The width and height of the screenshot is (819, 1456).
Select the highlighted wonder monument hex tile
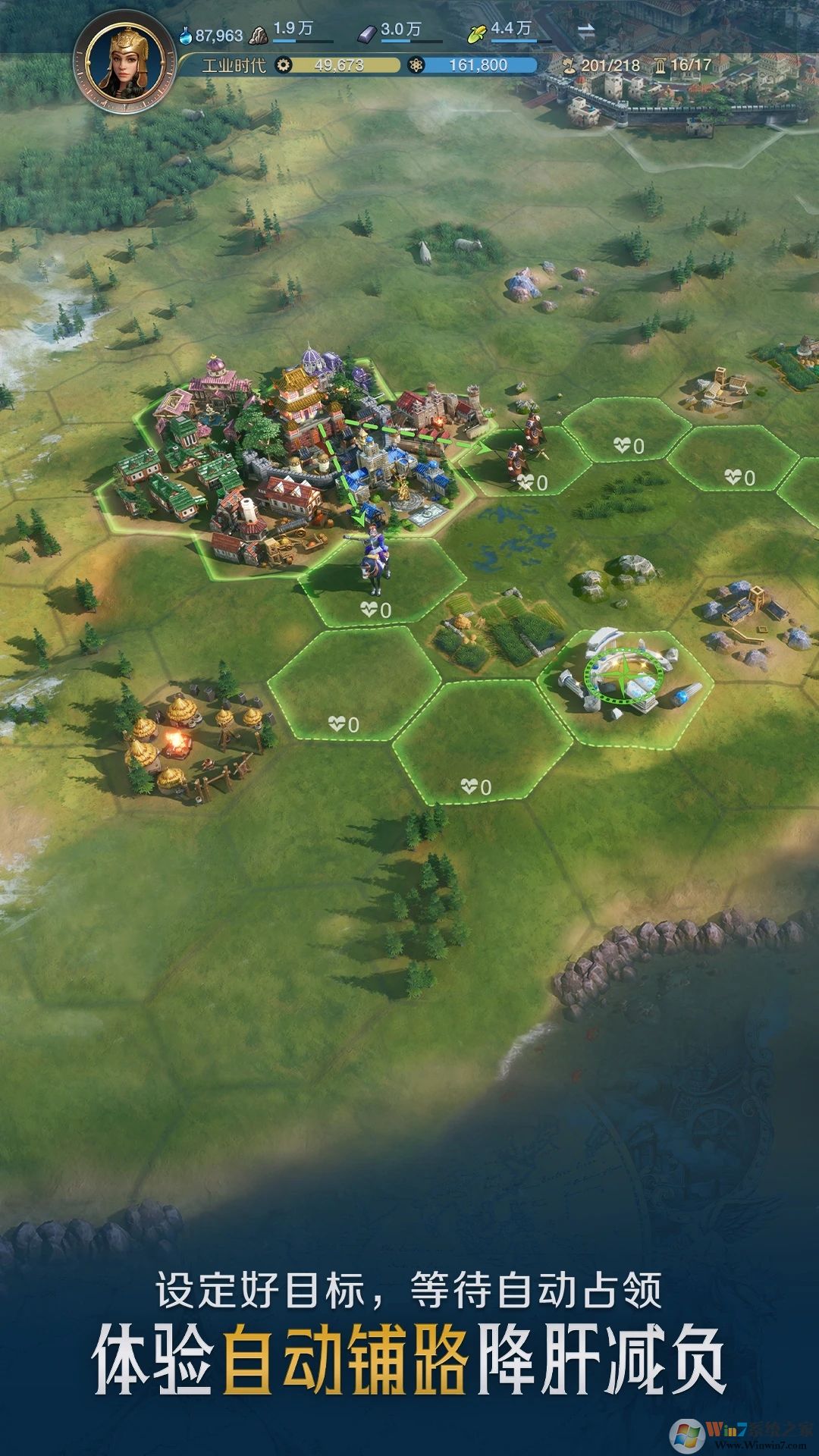(x=625, y=686)
